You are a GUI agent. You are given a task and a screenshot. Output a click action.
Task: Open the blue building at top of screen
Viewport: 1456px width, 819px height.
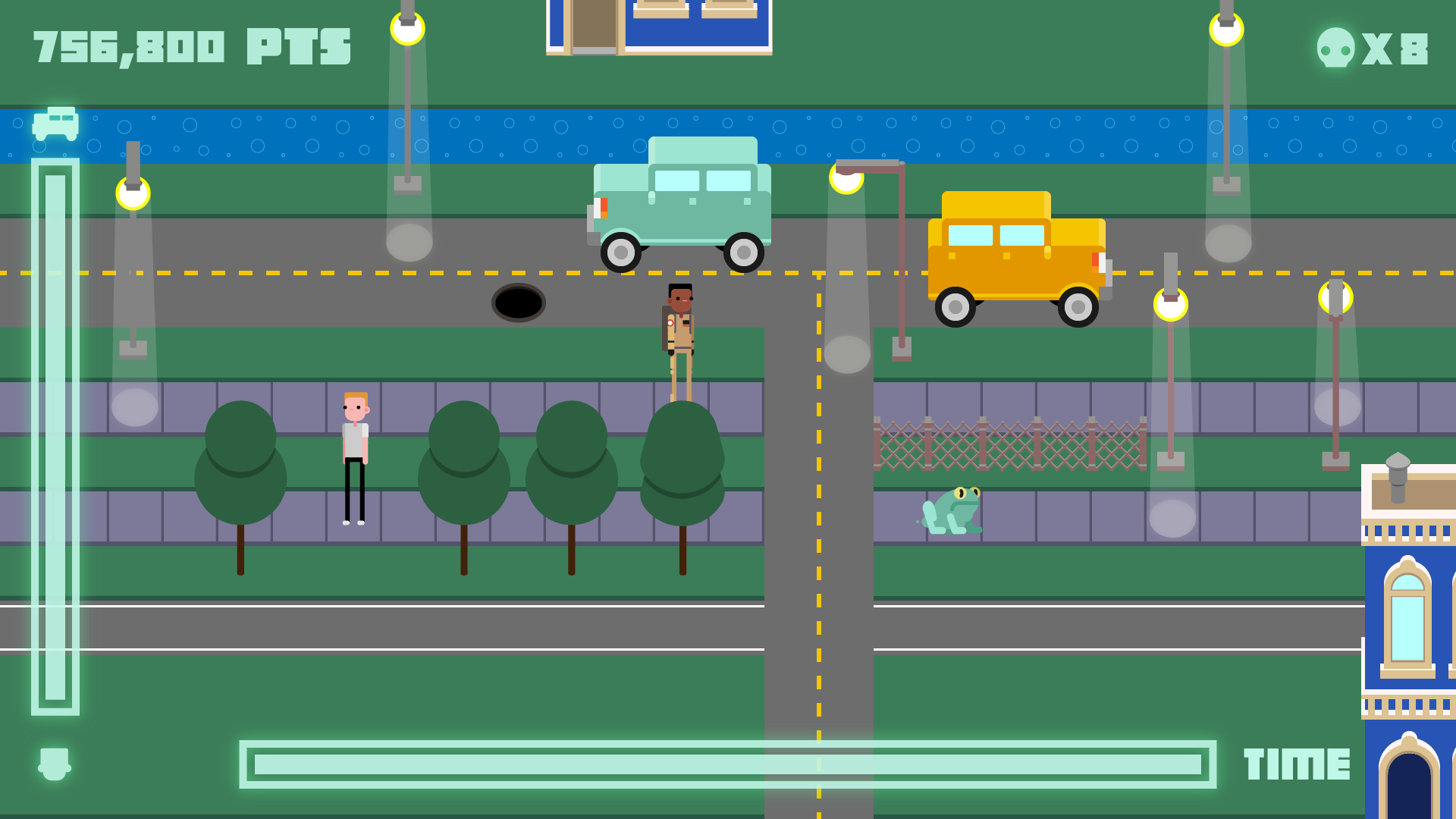[x=658, y=27]
